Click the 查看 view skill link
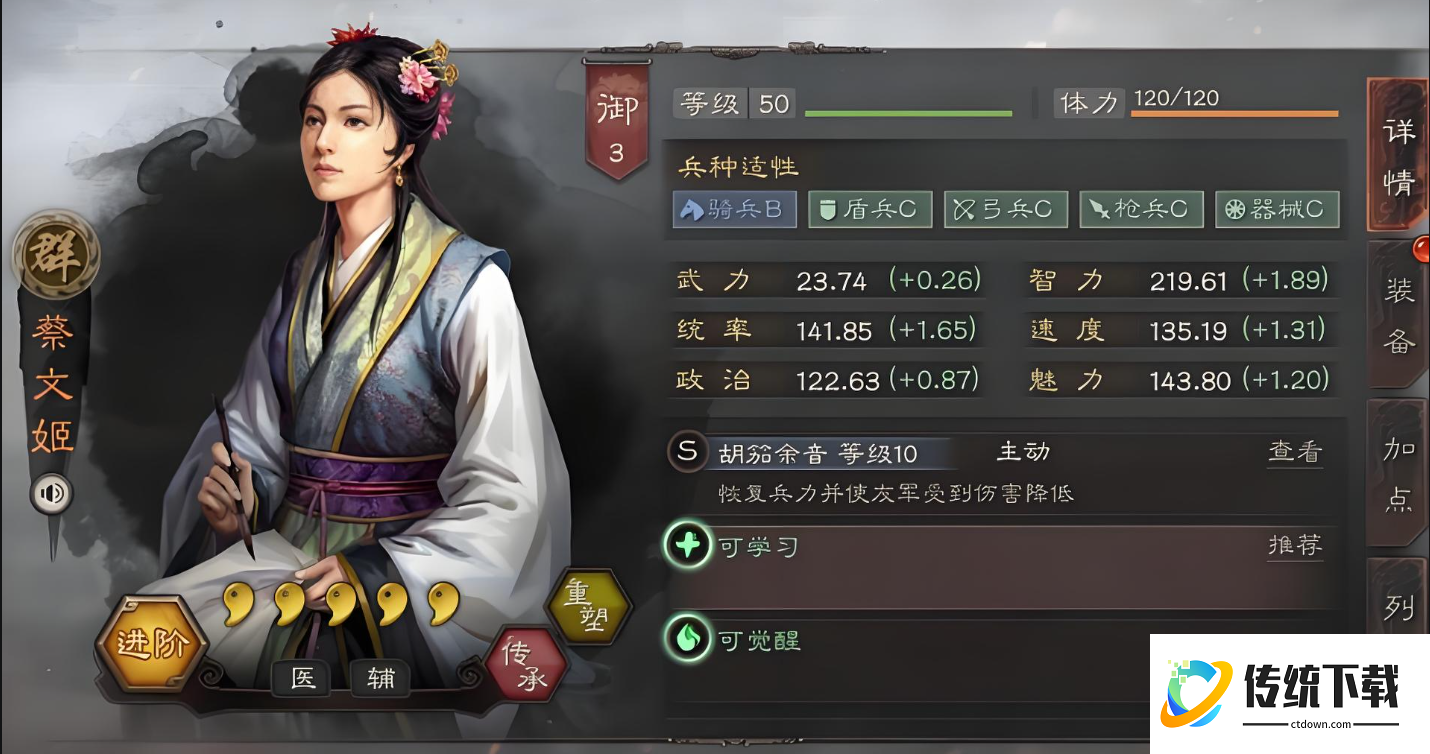Viewport: 1430px width, 754px height. tap(1294, 452)
